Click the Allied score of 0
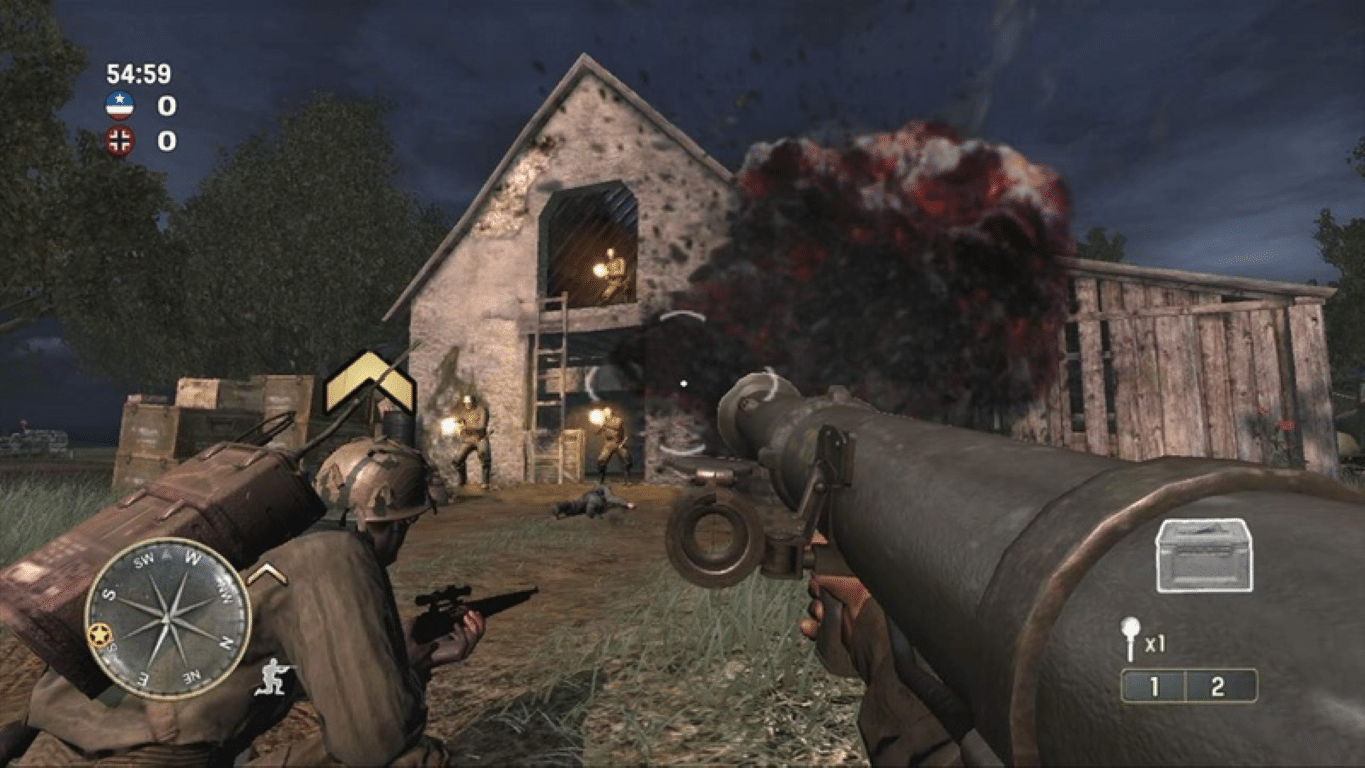The width and height of the screenshot is (1365, 768). pyautogui.click(x=166, y=107)
